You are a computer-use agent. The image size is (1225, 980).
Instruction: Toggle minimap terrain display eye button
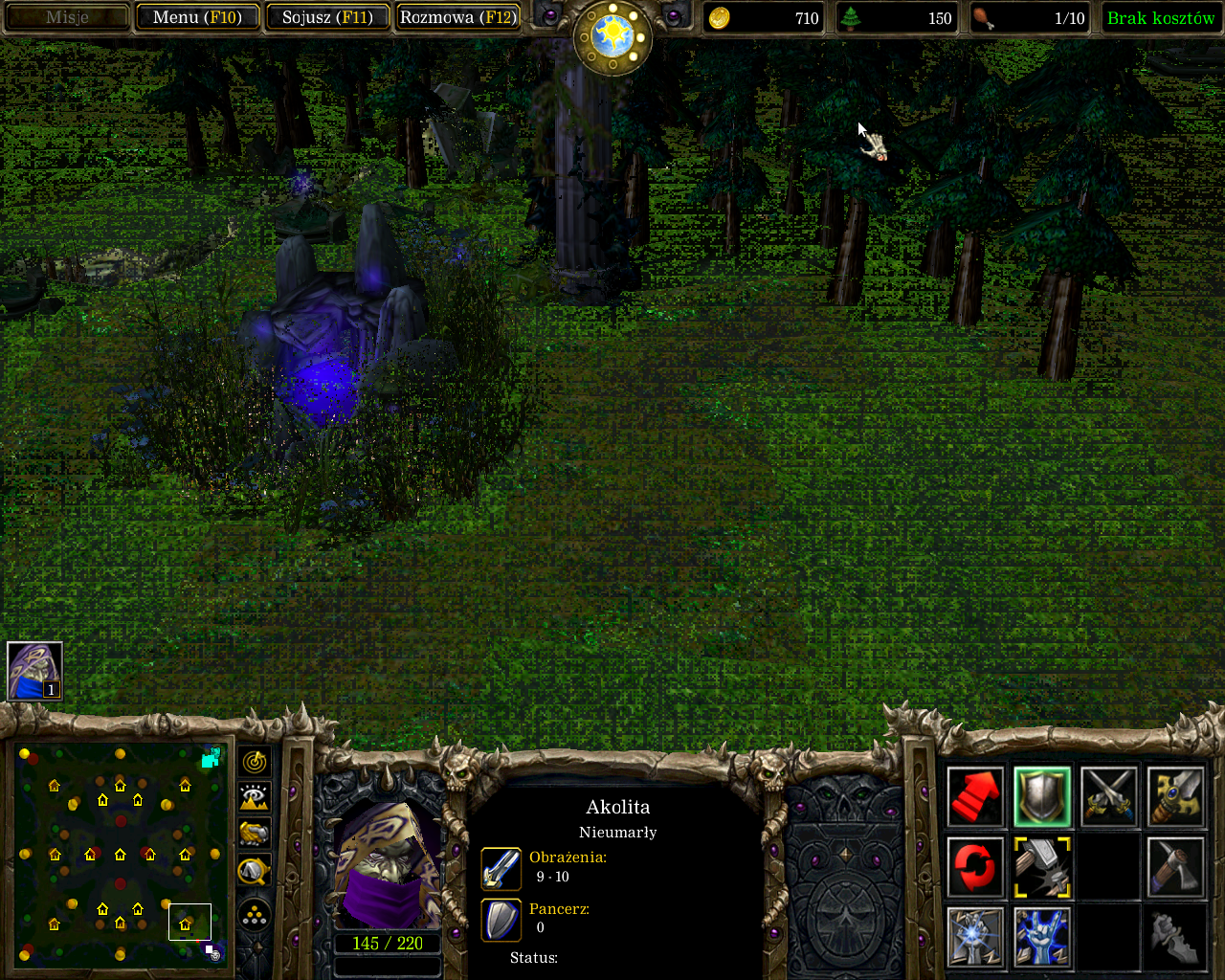coord(255,797)
